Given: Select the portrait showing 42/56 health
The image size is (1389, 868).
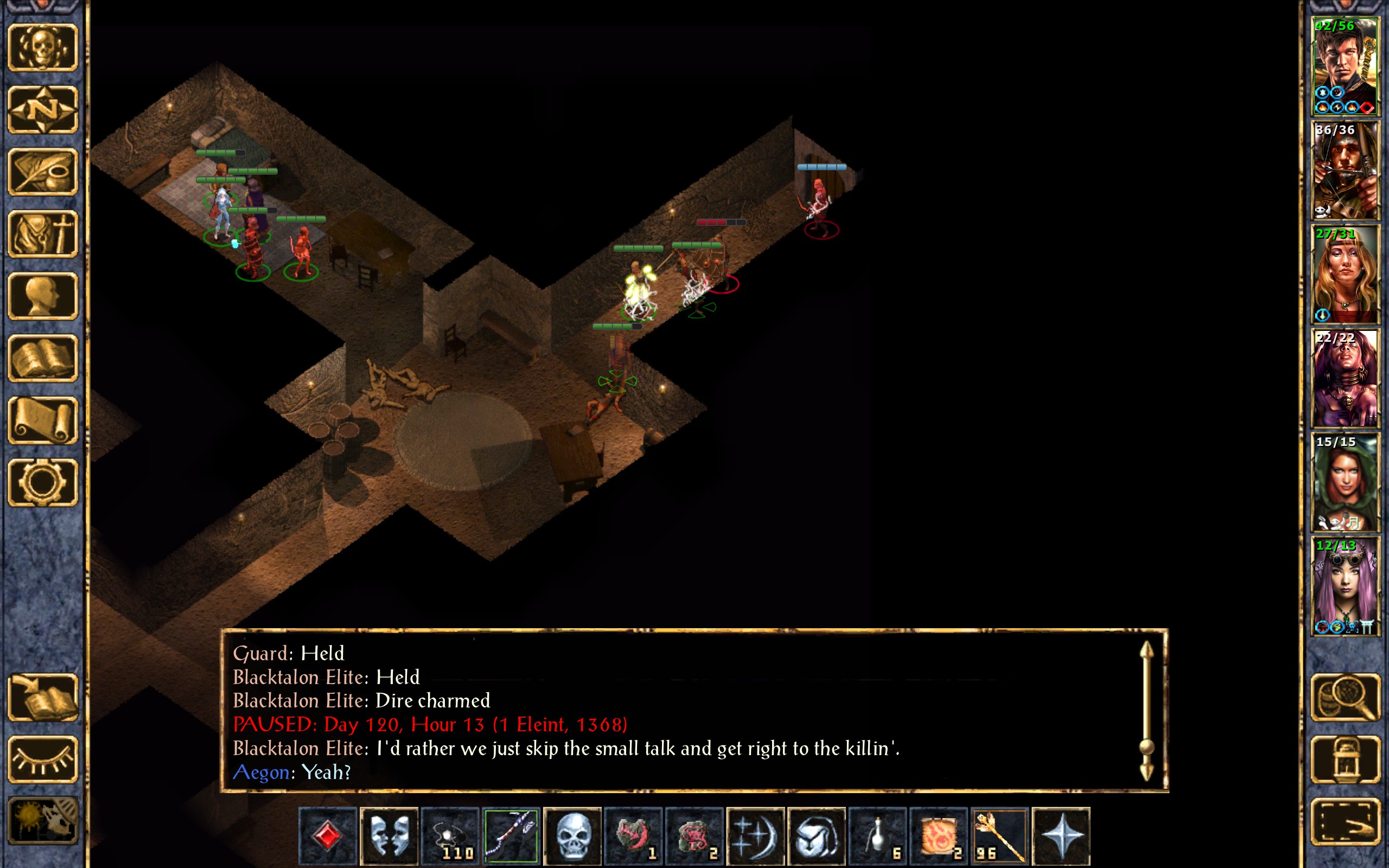Looking at the screenshot, I should 1345,67.
